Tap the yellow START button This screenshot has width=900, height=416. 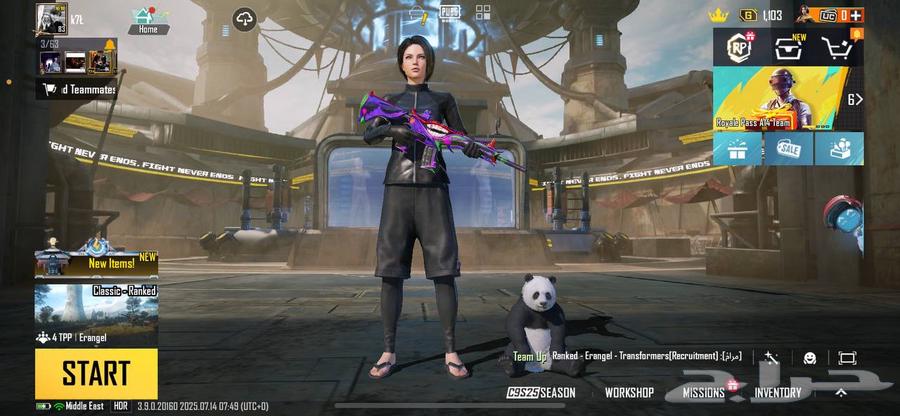tap(96, 373)
